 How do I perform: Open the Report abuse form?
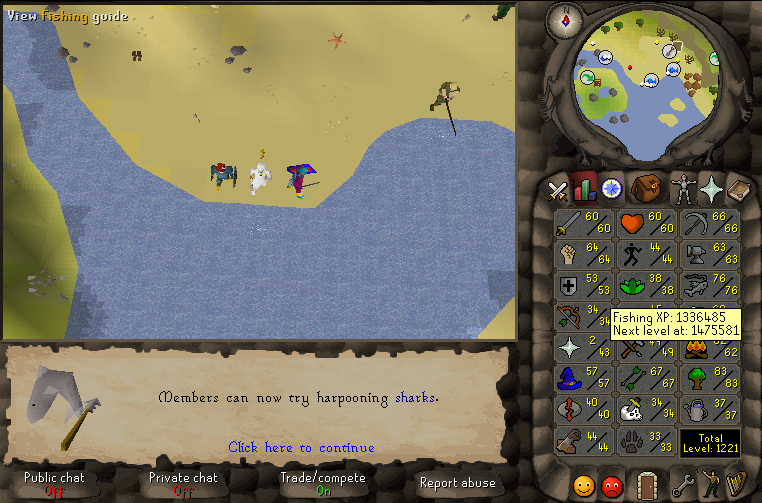[x=457, y=483]
